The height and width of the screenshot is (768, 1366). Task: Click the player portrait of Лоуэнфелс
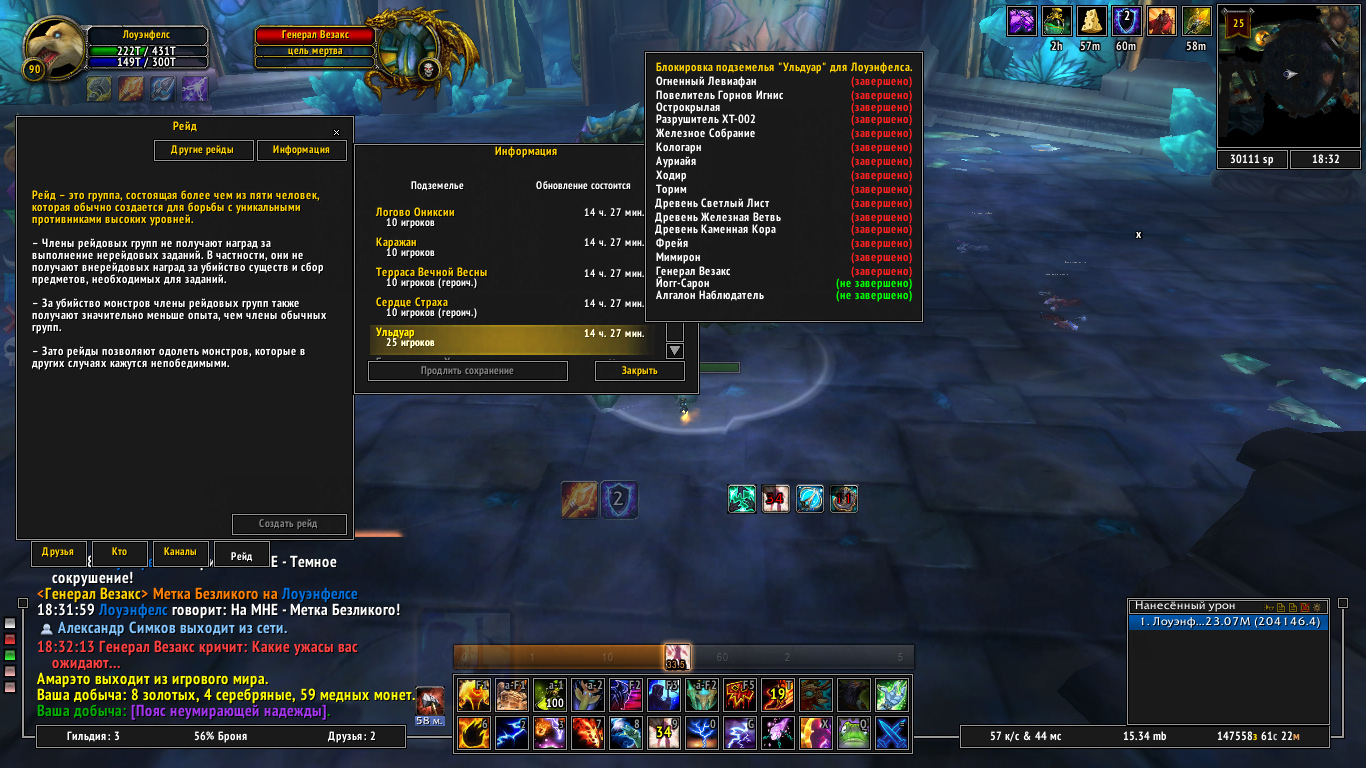[x=55, y=45]
